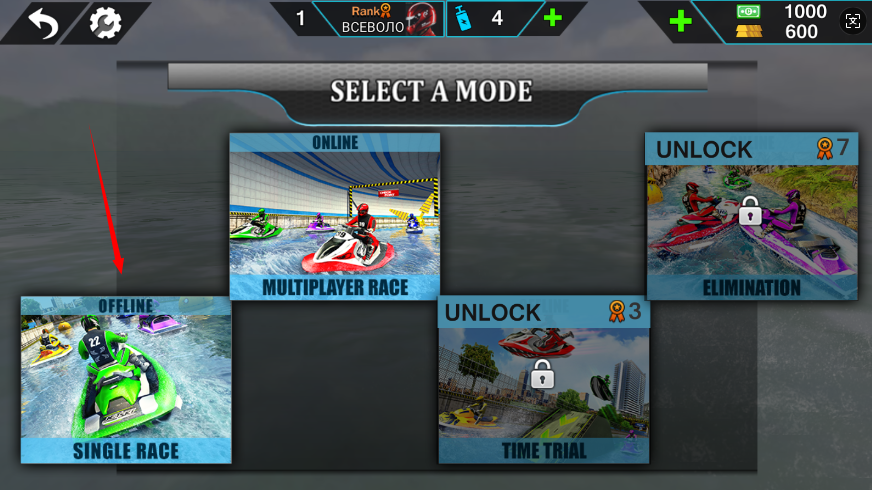The height and width of the screenshot is (490, 872).
Task: Open settings with the gear icon
Action: click(104, 22)
